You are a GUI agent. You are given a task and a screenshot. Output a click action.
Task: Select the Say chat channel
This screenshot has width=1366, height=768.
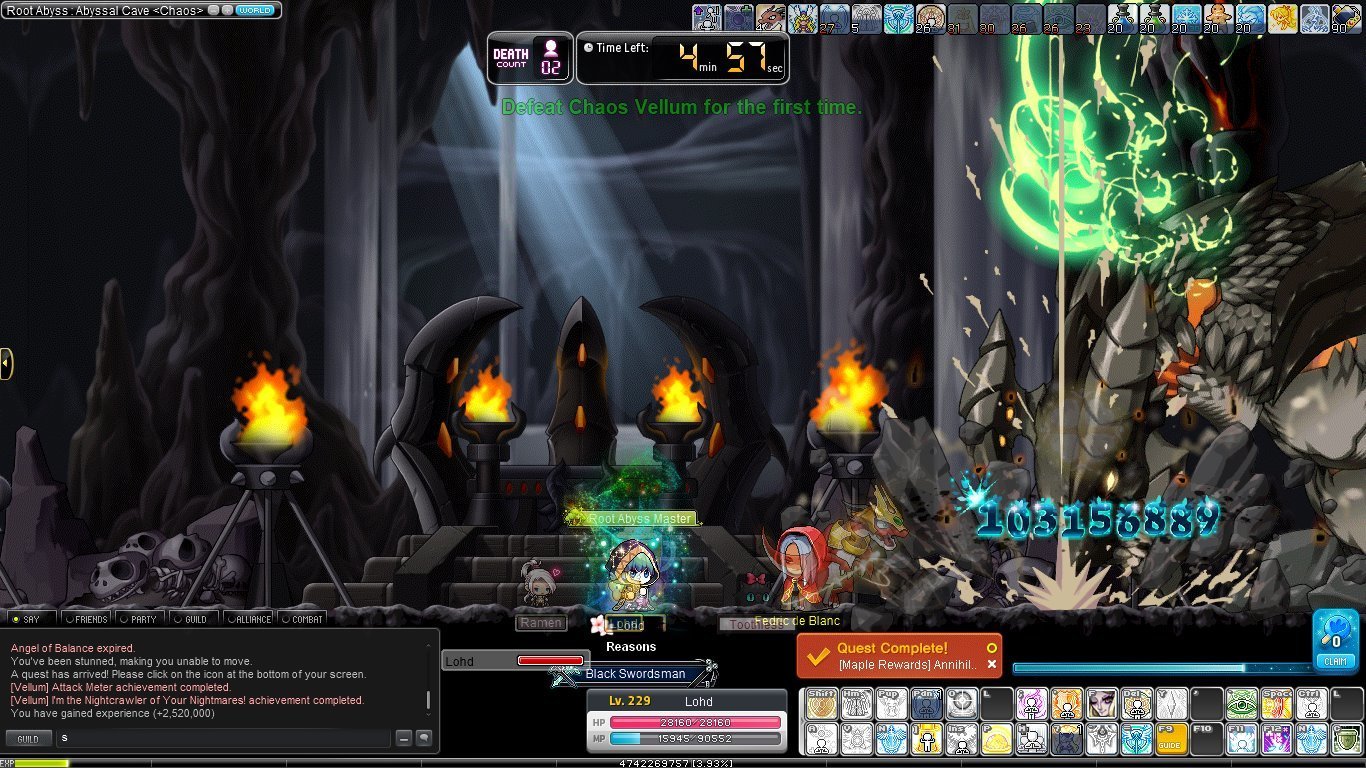(30, 619)
